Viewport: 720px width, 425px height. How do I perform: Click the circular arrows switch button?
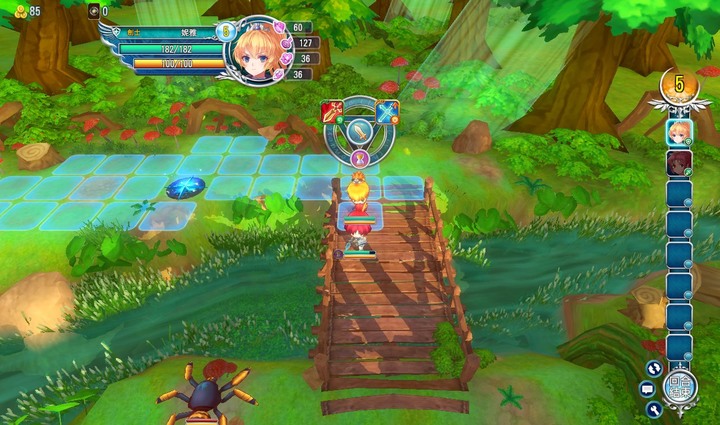(x=654, y=368)
